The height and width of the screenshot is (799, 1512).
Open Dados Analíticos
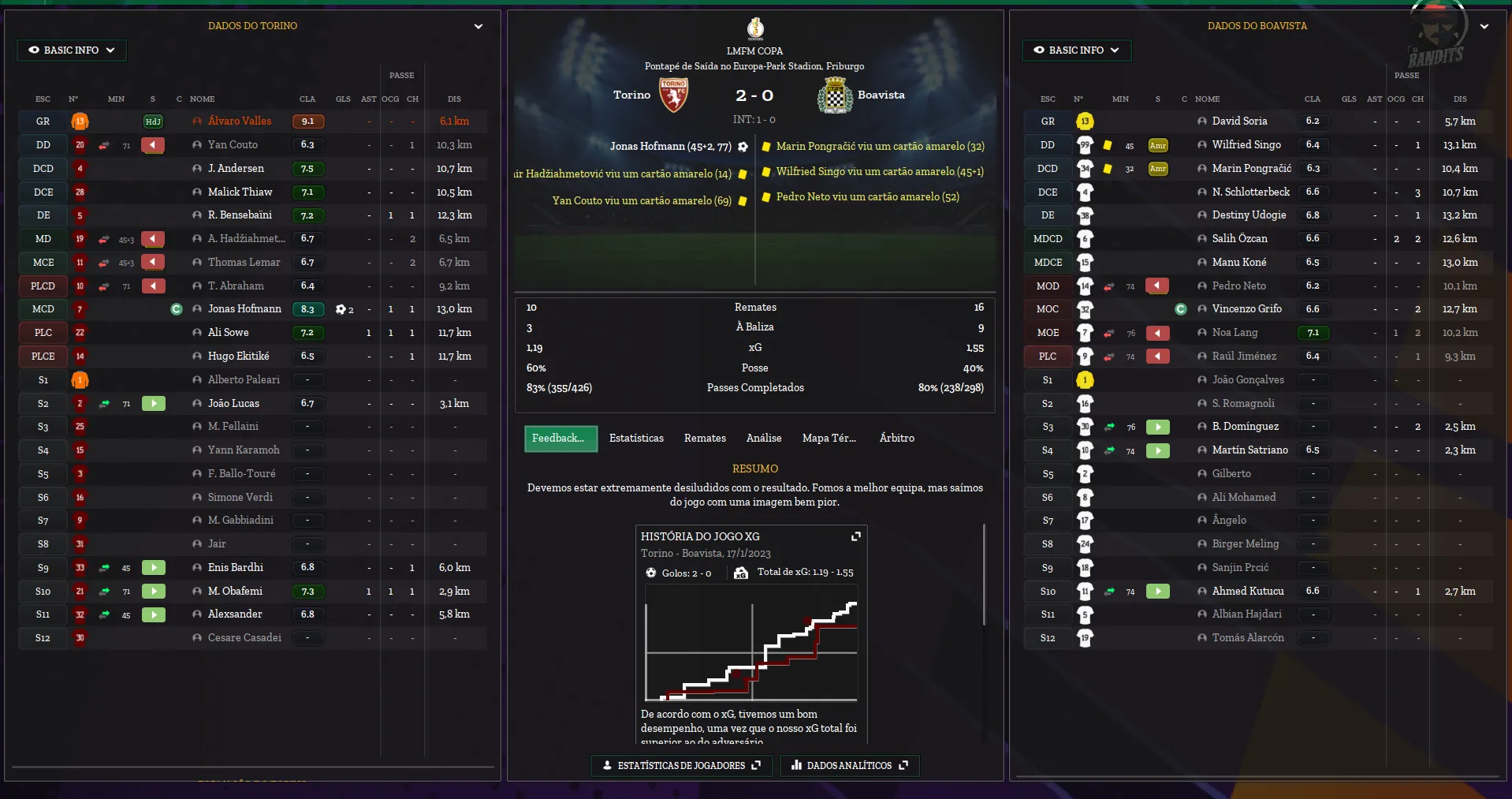(849, 766)
